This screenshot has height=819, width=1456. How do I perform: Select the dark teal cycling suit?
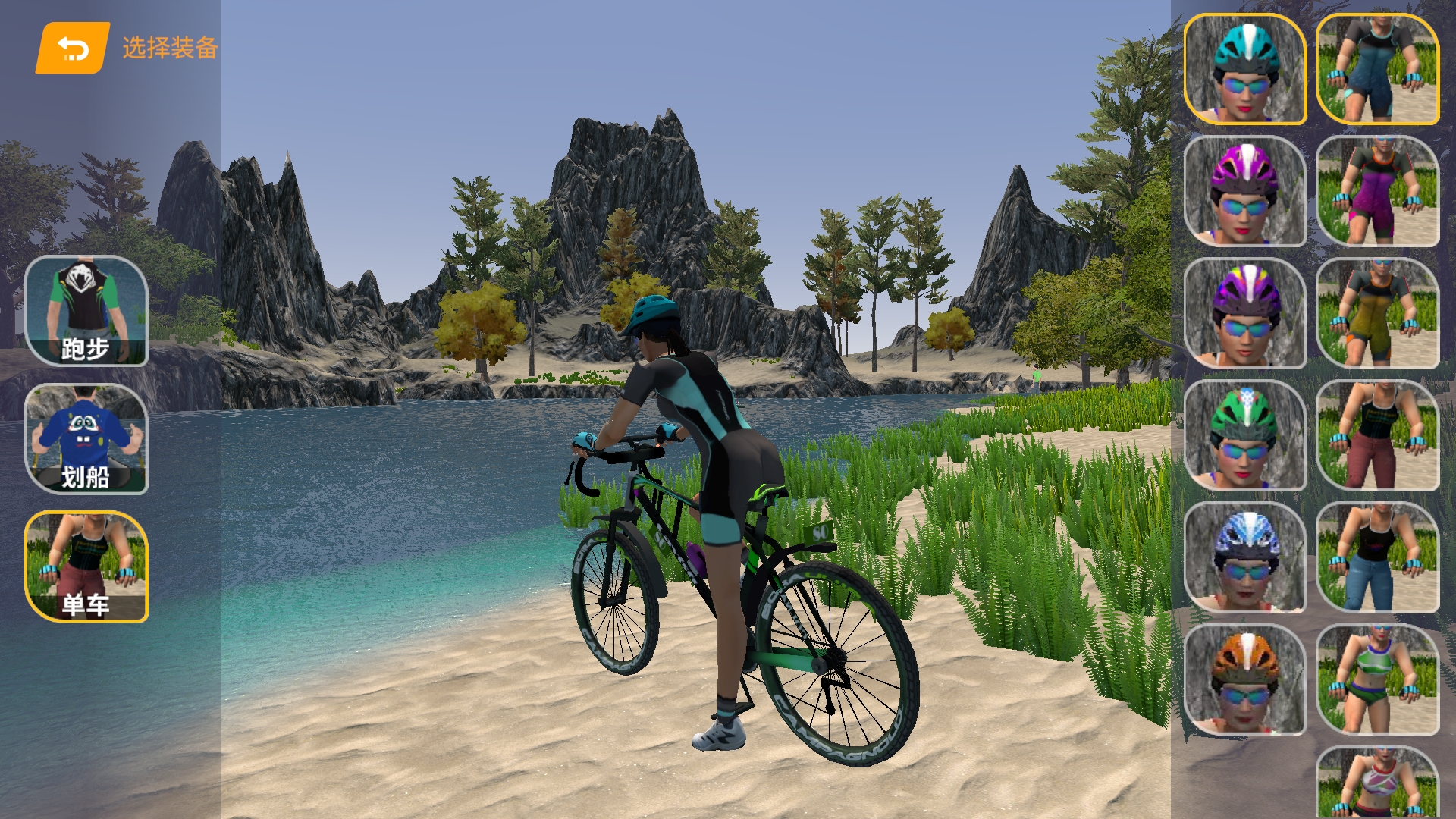click(1377, 69)
